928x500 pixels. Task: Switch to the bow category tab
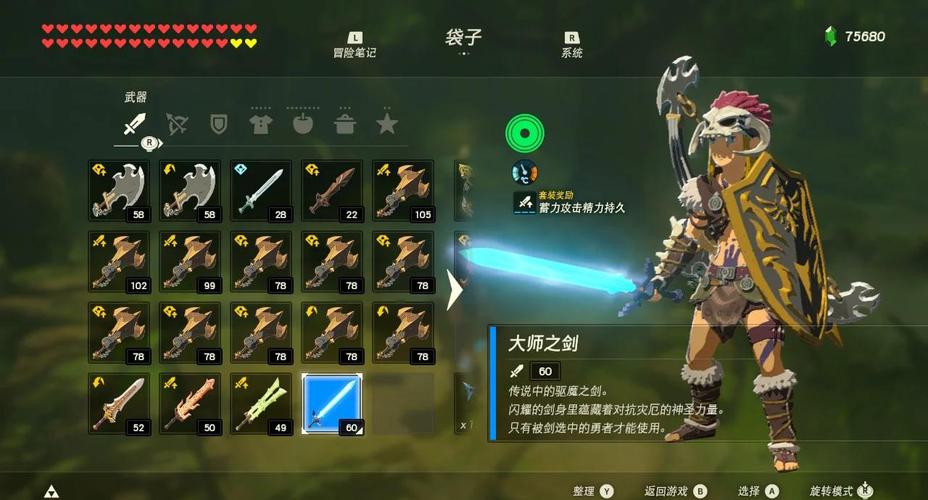coord(177,124)
